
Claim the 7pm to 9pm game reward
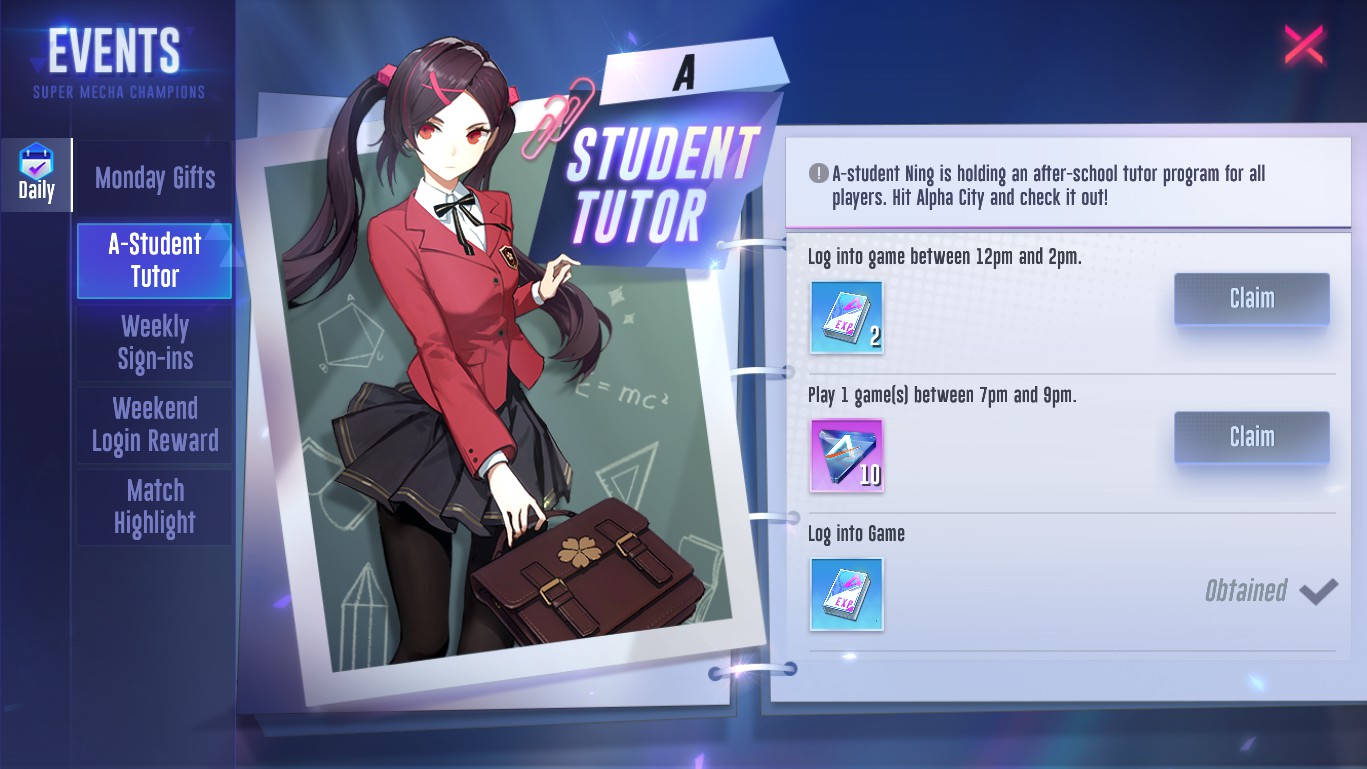(1251, 437)
